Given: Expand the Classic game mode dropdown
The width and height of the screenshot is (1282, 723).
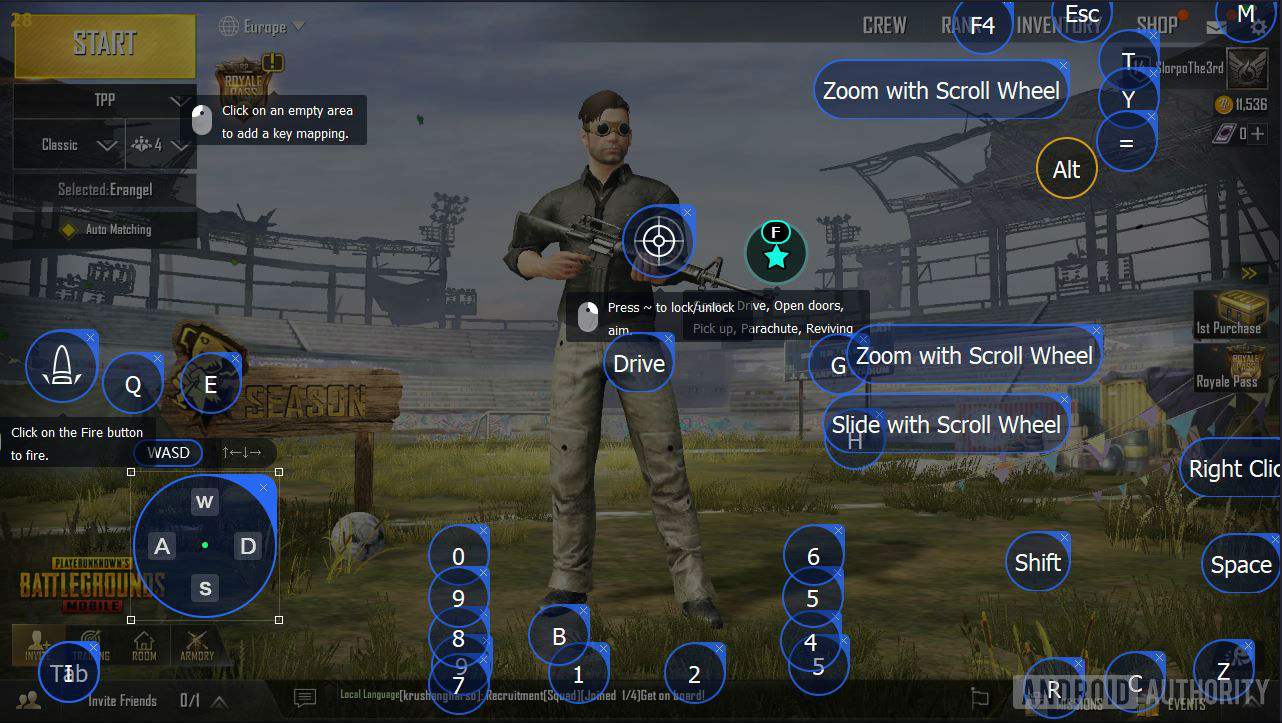Looking at the screenshot, I should click(x=70, y=144).
